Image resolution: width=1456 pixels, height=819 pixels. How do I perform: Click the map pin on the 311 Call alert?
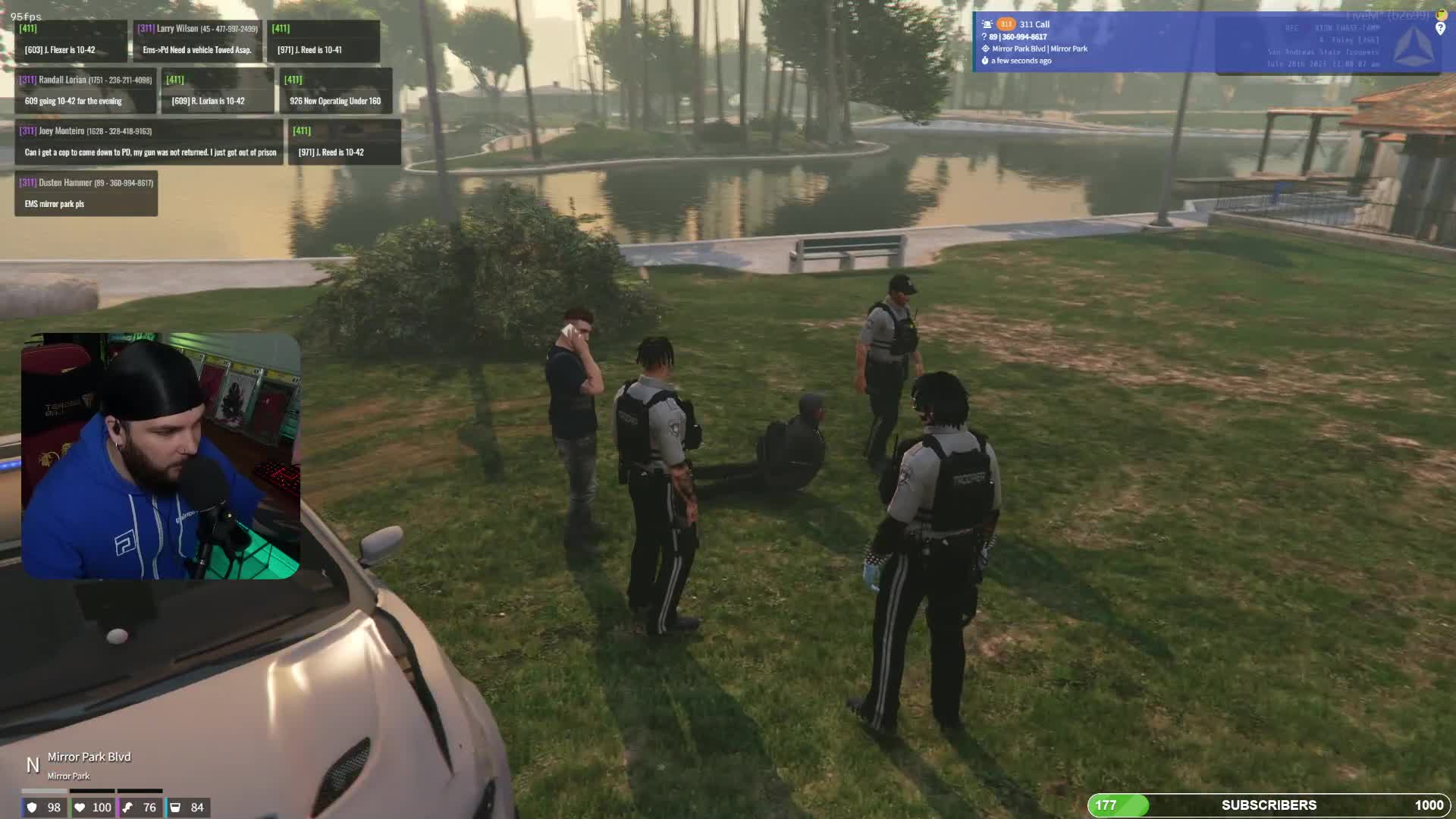pyautogui.click(x=1440, y=29)
